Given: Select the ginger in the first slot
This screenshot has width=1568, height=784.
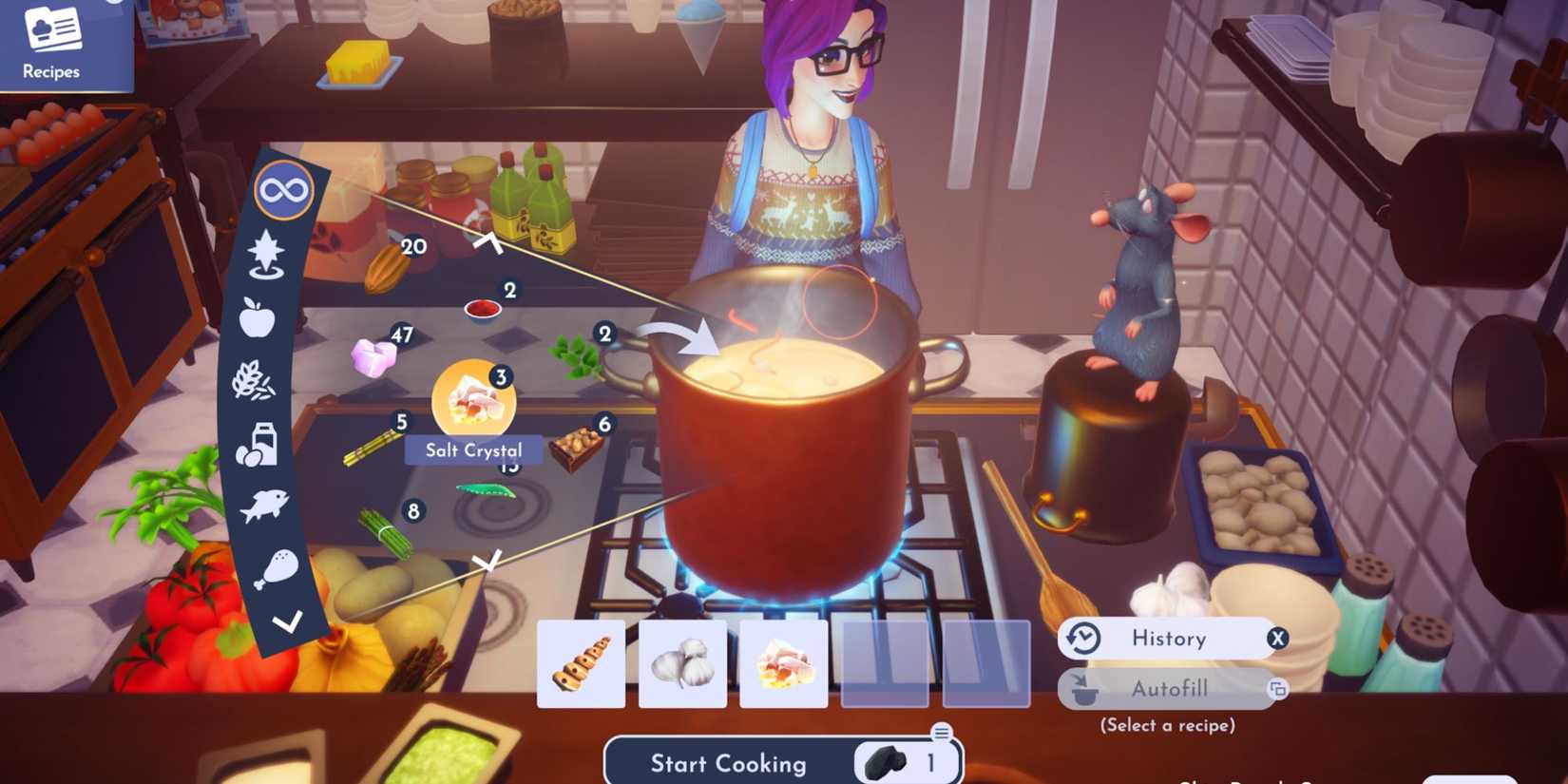Looking at the screenshot, I should point(581,663).
